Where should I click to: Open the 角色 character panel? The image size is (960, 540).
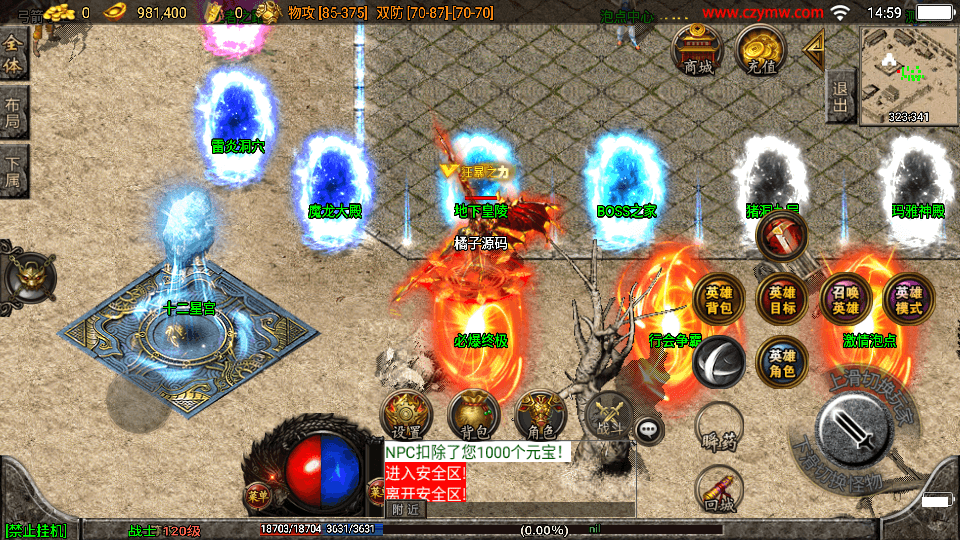click(540, 415)
